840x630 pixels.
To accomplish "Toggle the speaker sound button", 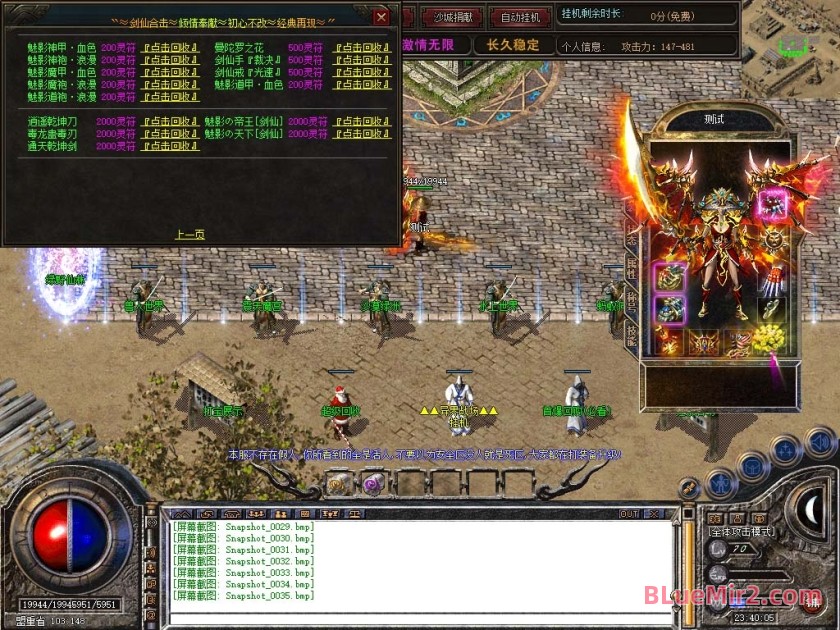I will pyautogui.click(x=820, y=441).
